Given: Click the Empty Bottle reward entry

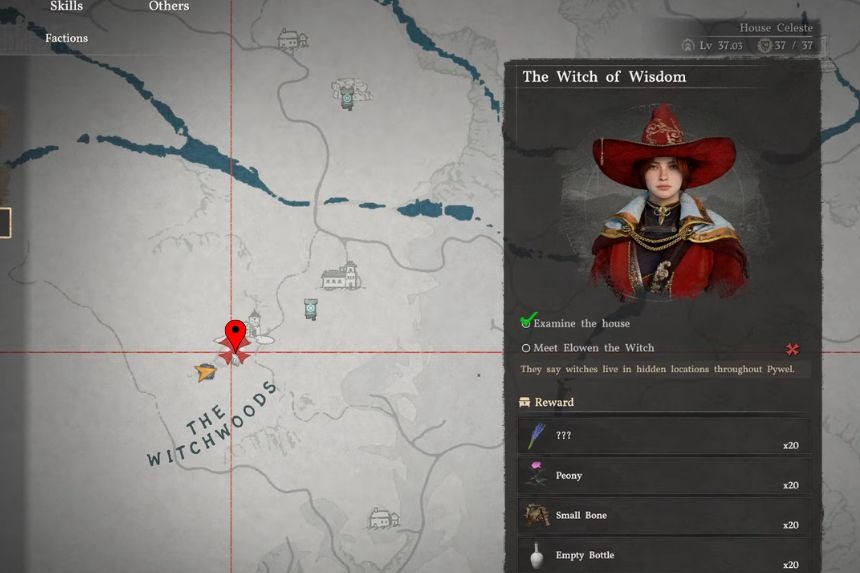Looking at the screenshot, I should pos(665,555).
